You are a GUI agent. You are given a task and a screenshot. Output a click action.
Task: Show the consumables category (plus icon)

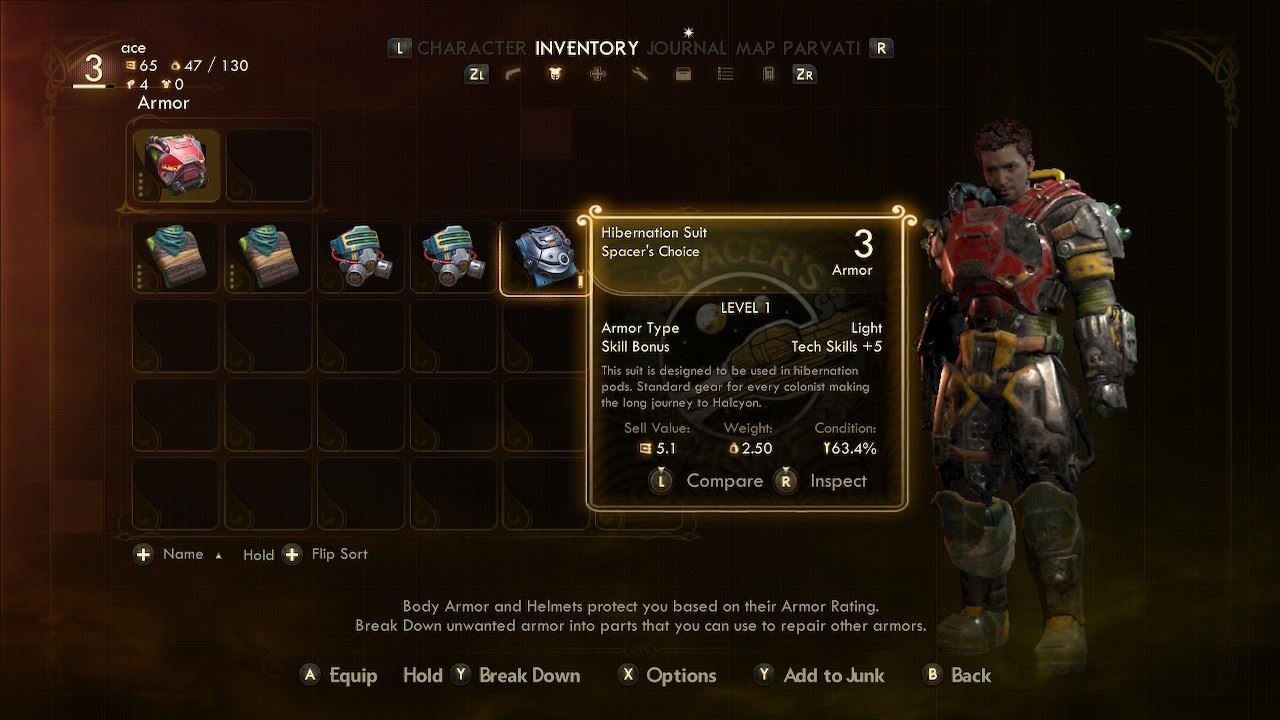point(597,74)
